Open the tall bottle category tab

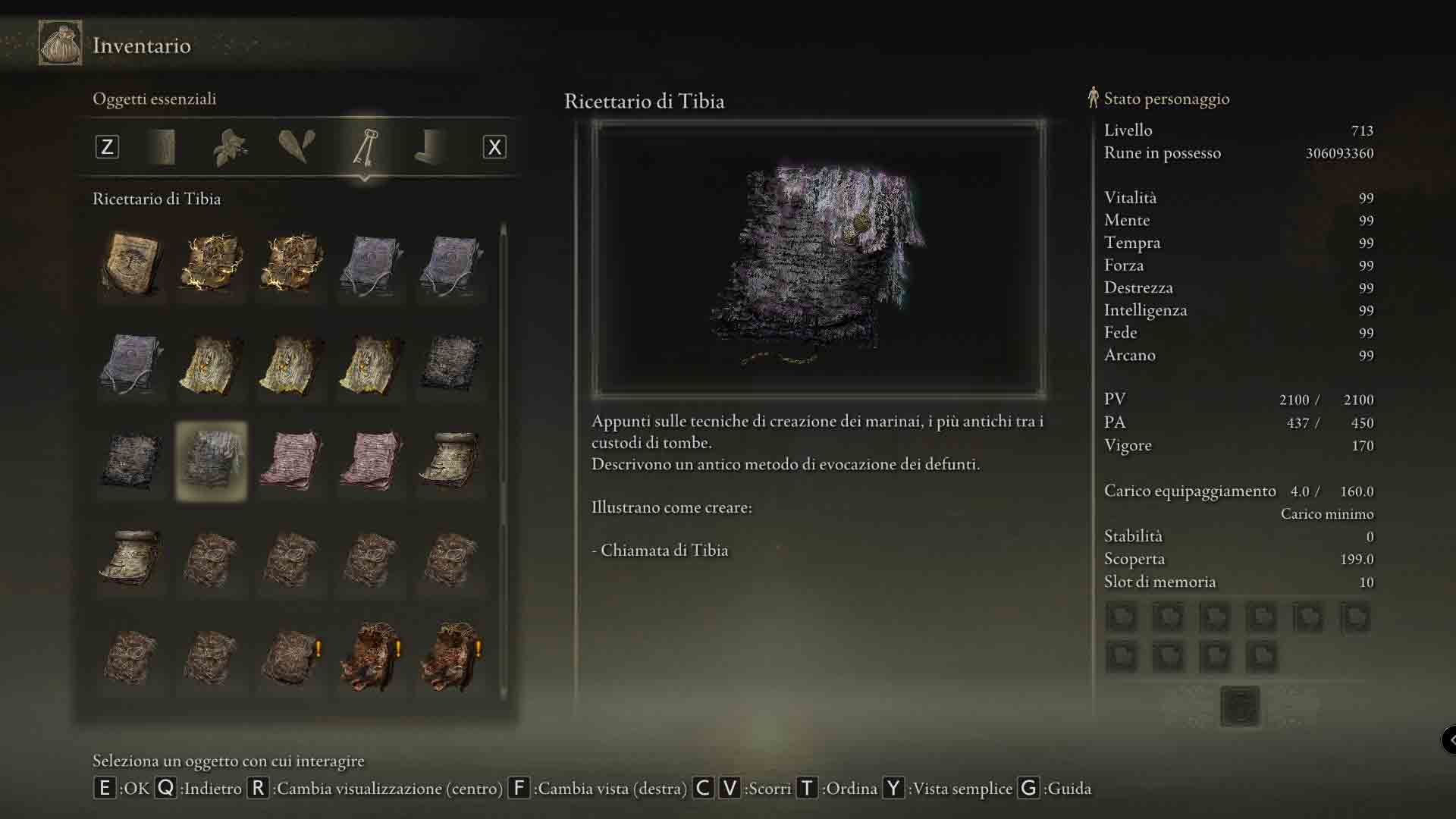pyautogui.click(x=164, y=147)
